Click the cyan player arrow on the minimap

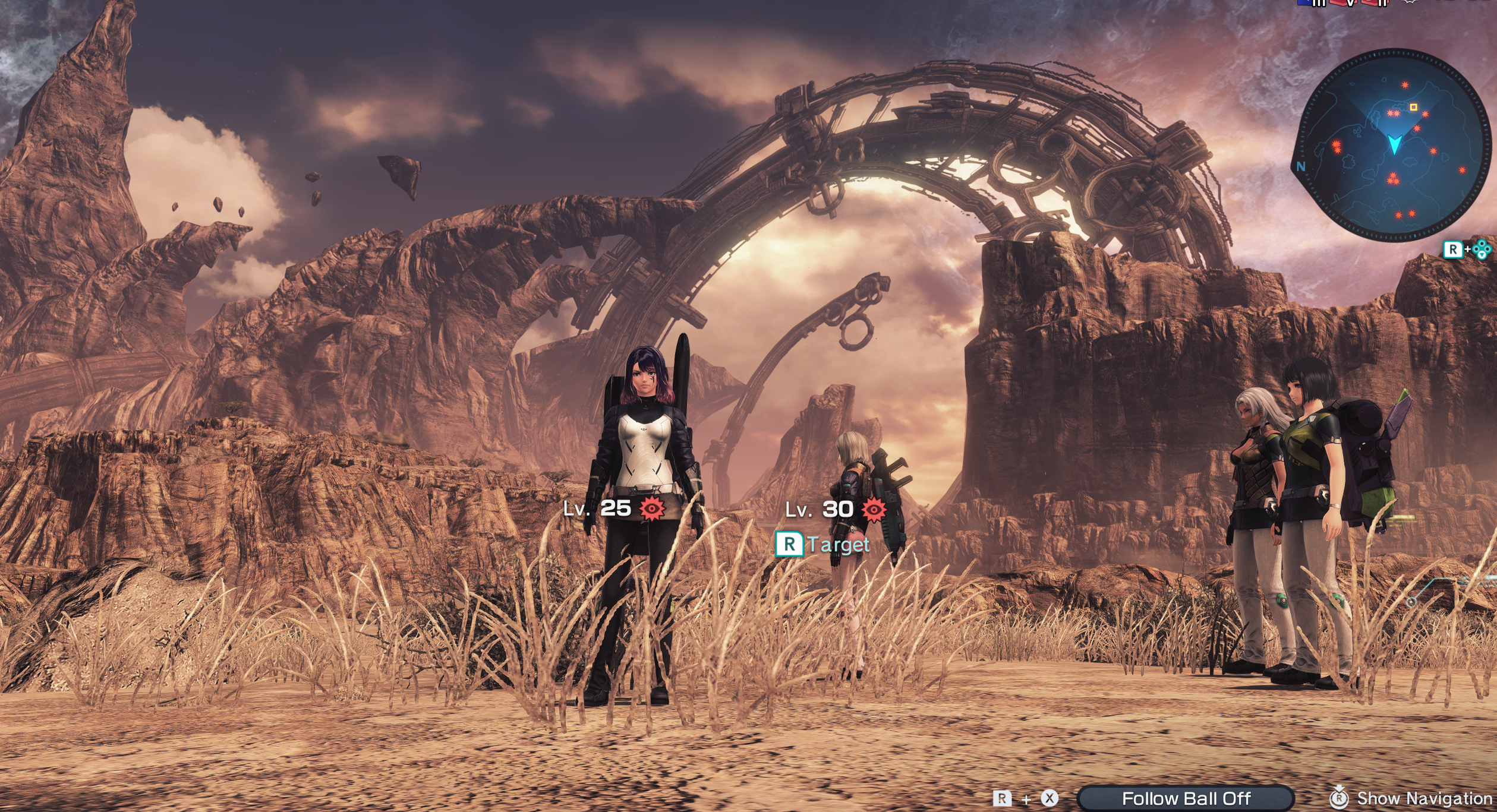point(1394,144)
